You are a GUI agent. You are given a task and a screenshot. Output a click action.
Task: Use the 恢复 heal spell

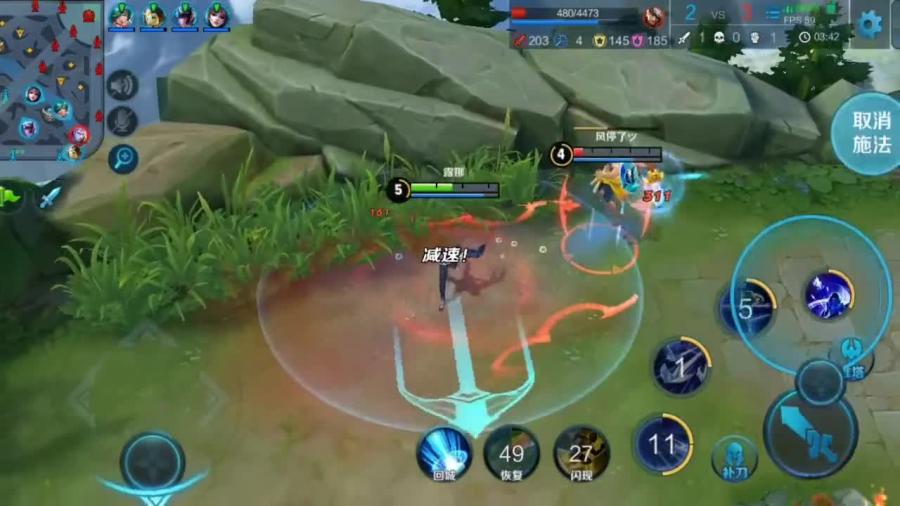(x=511, y=454)
